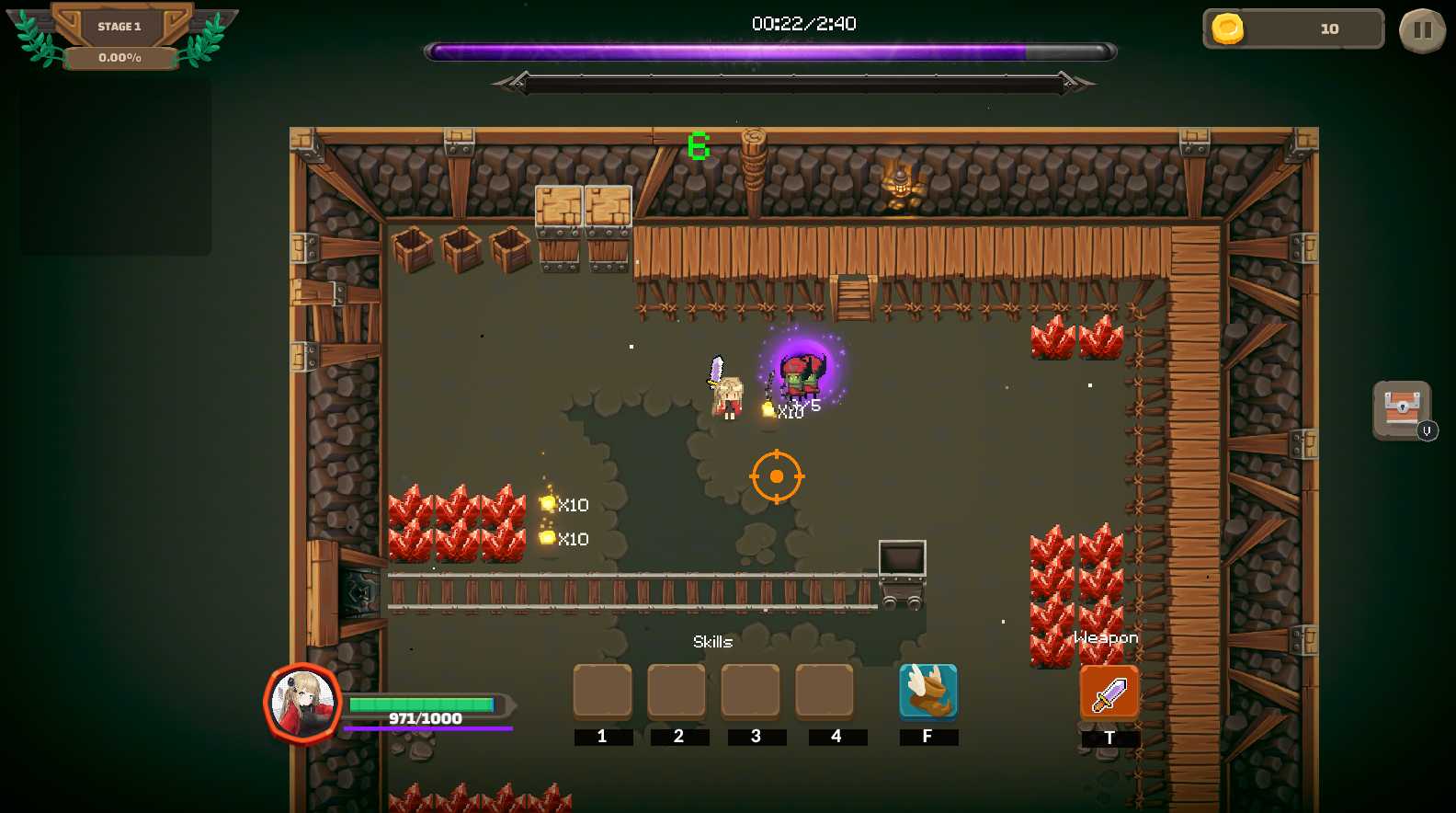Viewport: 1456px width, 813px height.
Task: Open the Stage 1 progress badge
Action: (120, 37)
